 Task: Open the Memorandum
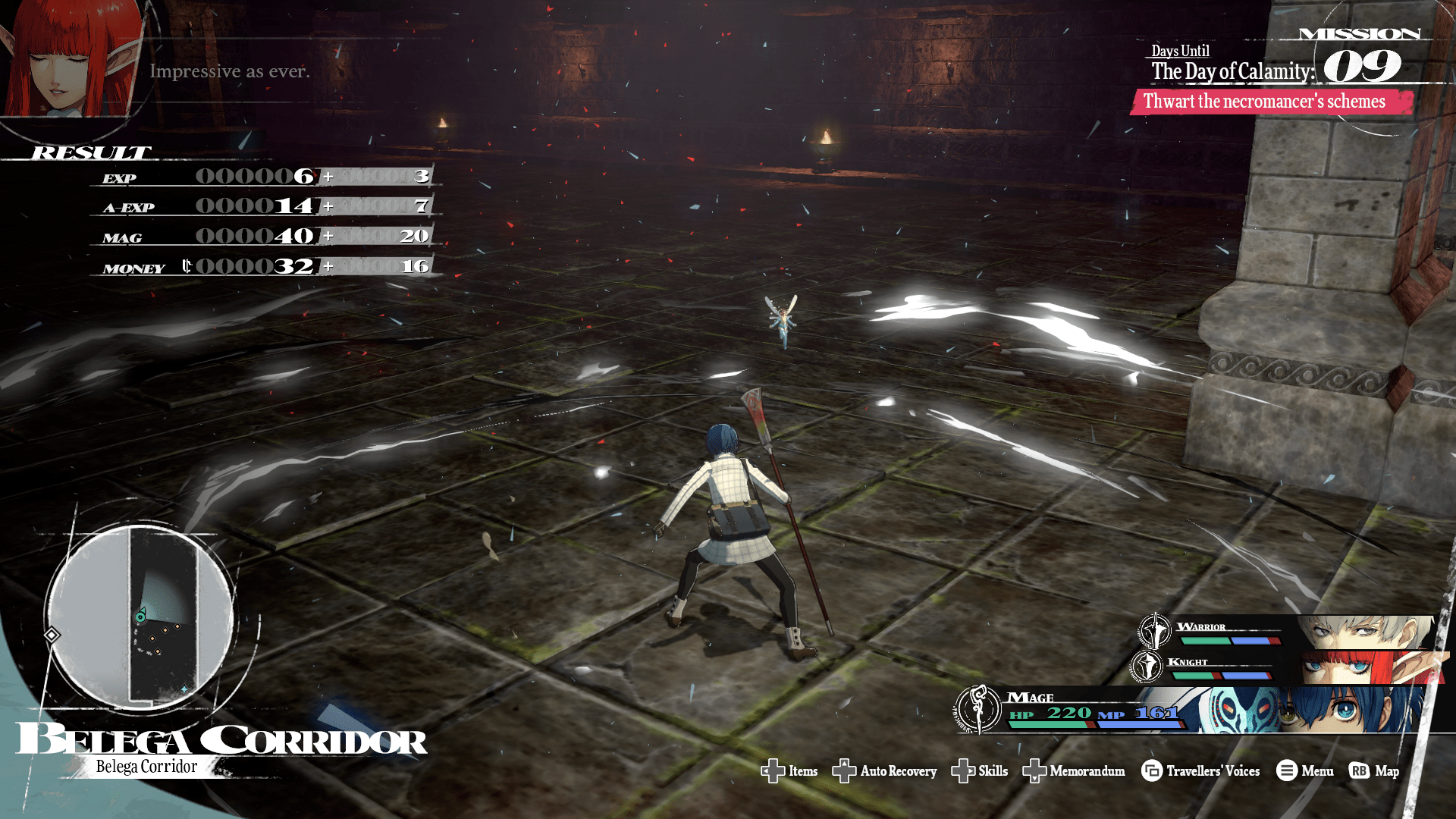tap(1074, 771)
